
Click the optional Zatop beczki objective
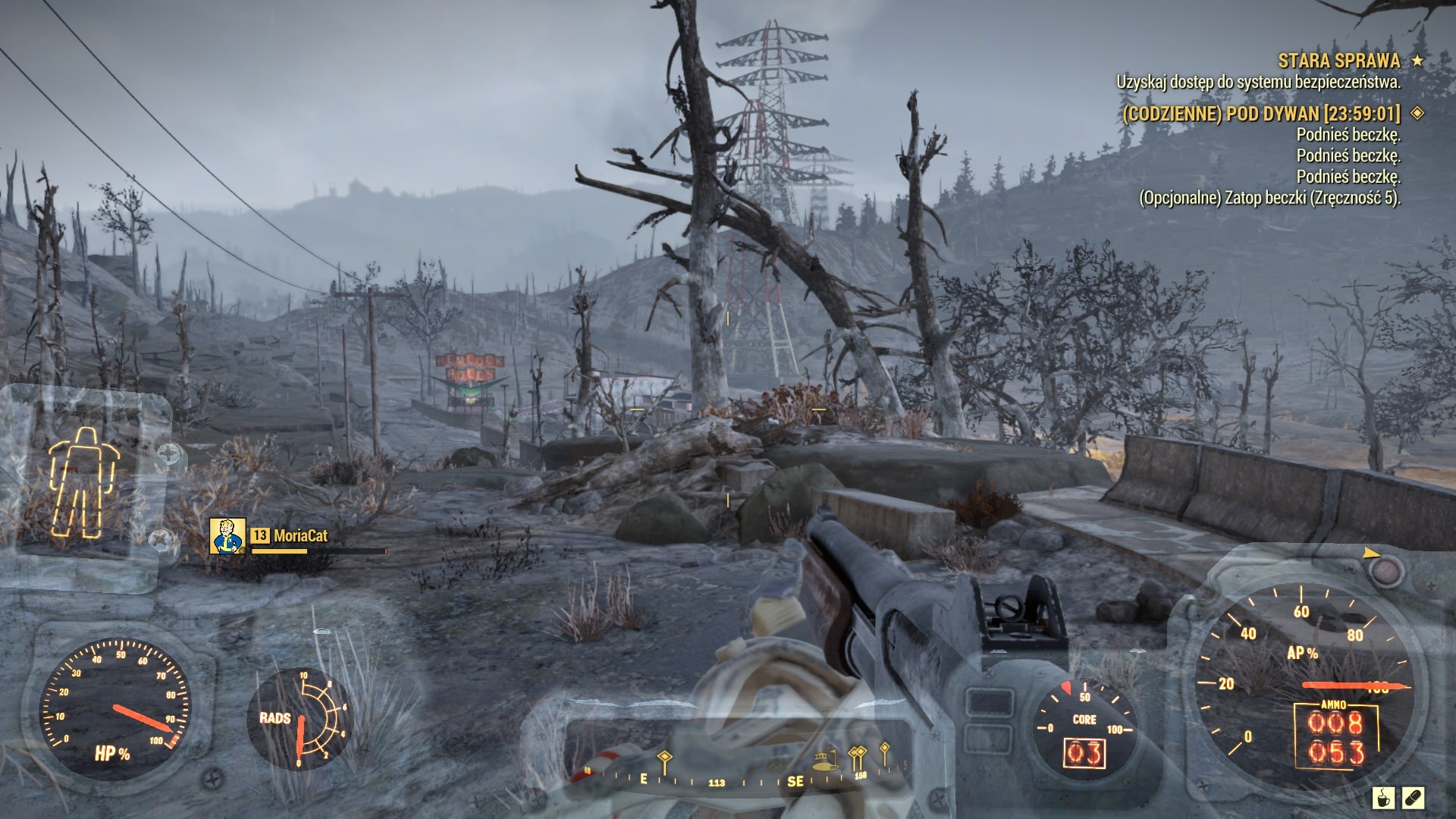click(1269, 198)
